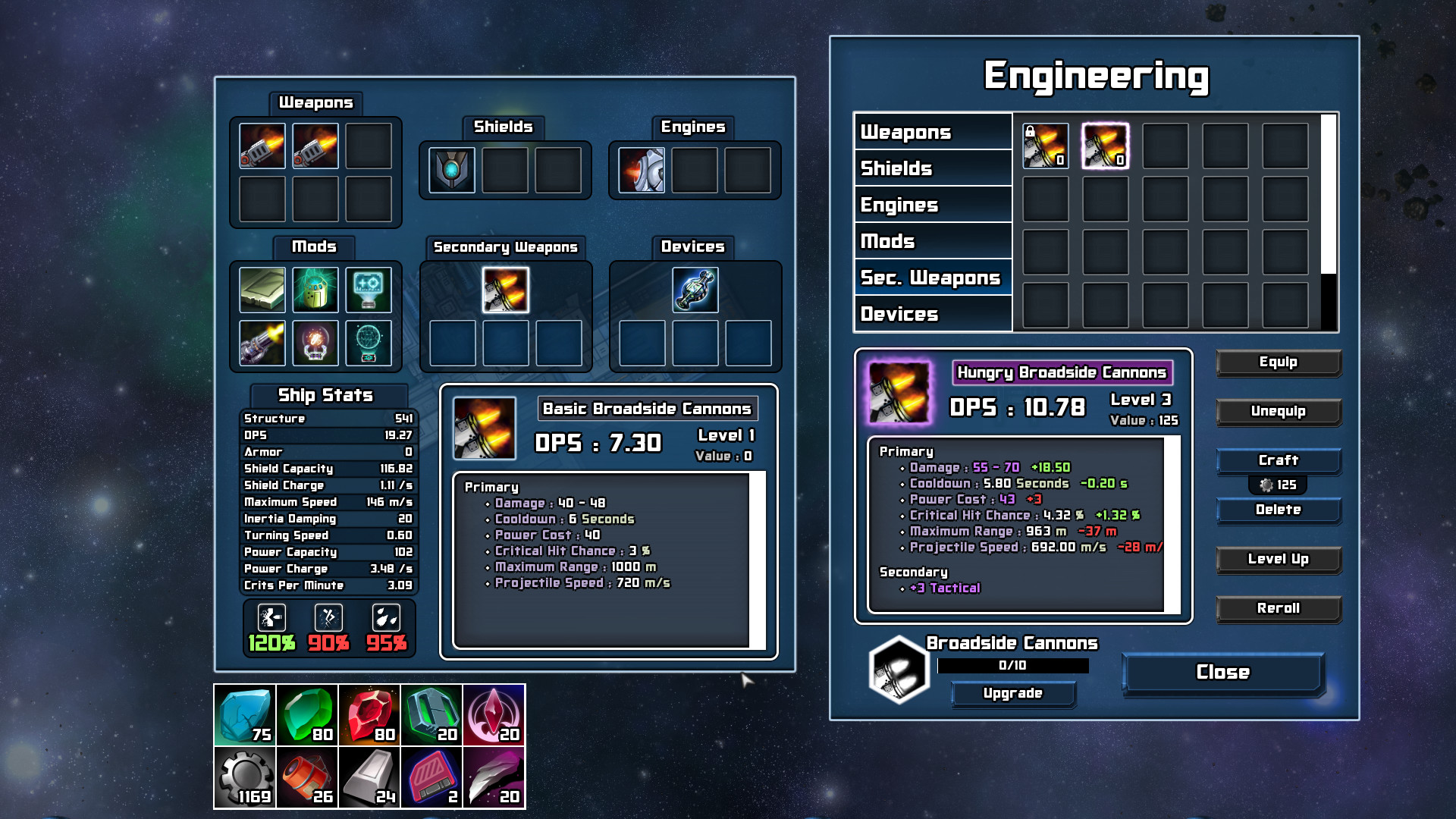Select the device bottle icon in Devices
Image resolution: width=1456 pixels, height=819 pixels.
(x=695, y=290)
